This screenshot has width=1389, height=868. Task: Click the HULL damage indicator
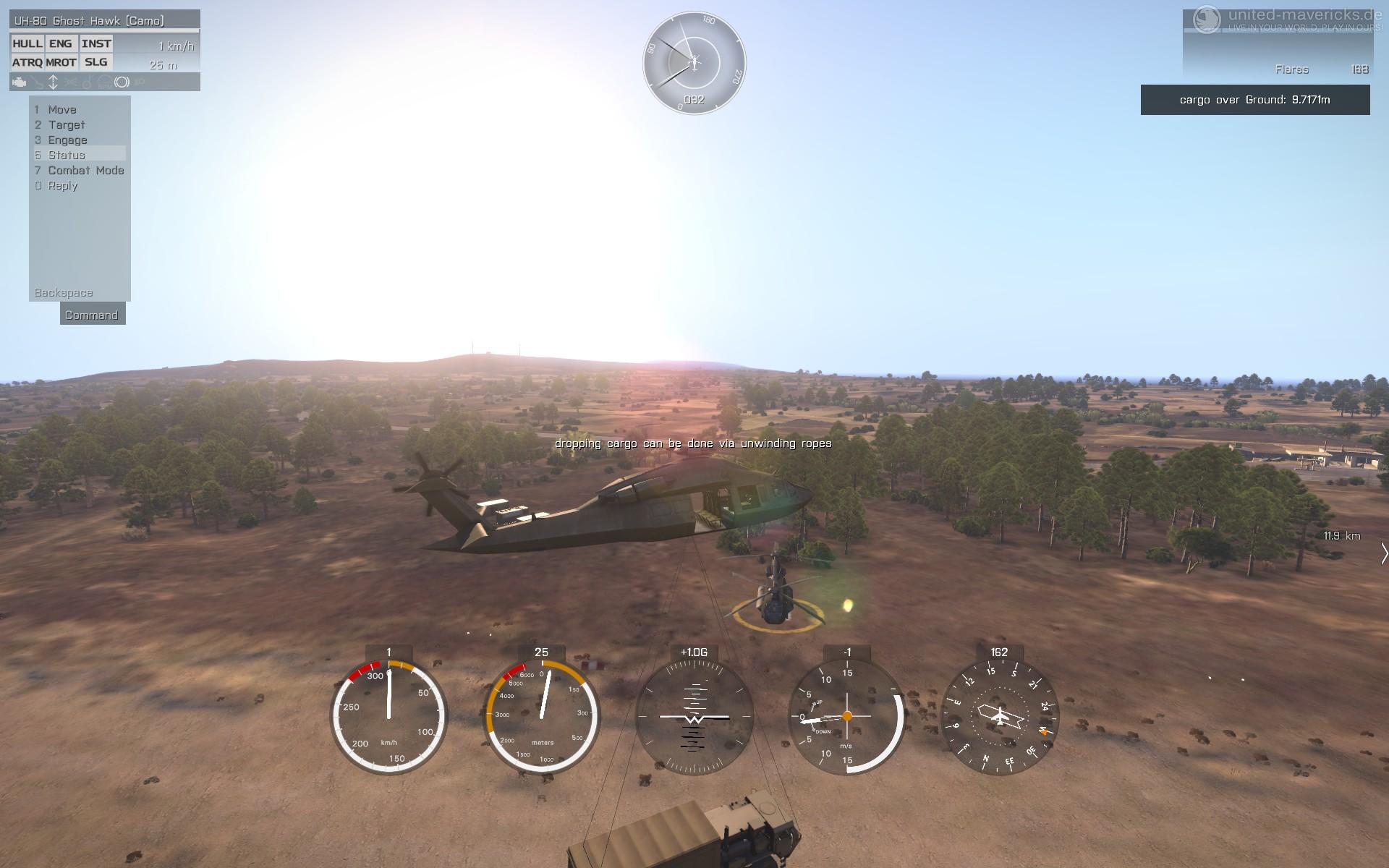27,44
